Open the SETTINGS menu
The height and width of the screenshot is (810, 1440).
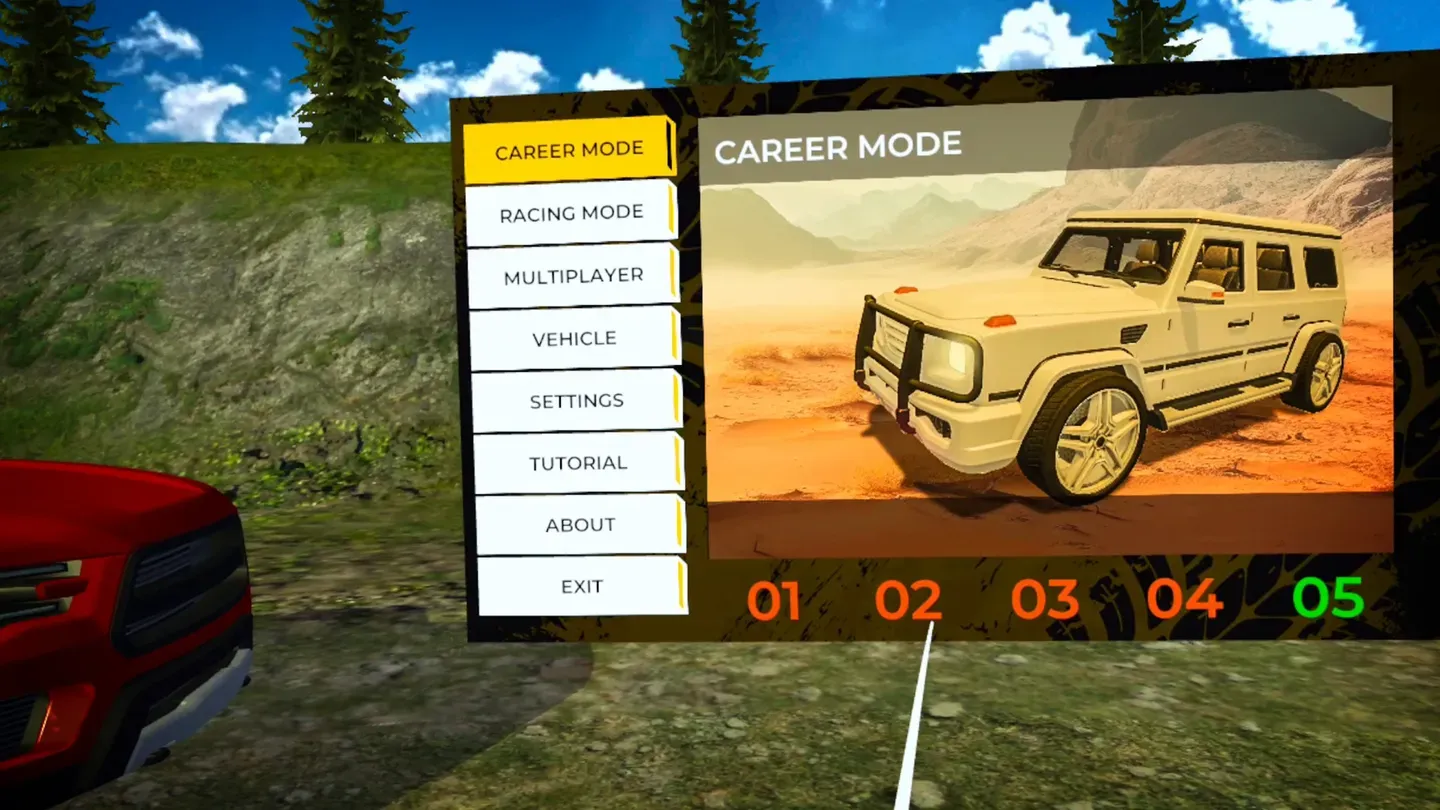(x=576, y=399)
